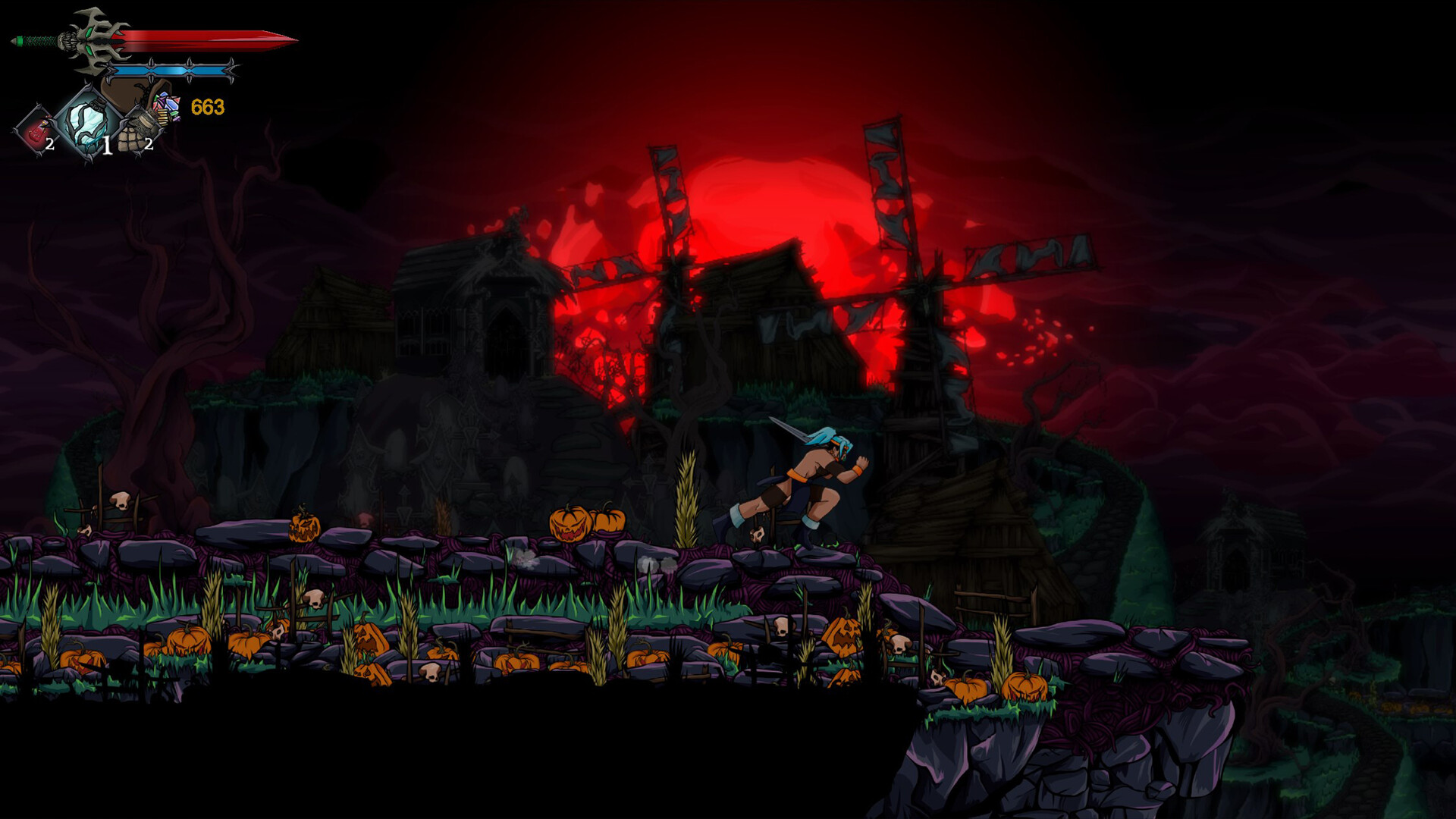The width and height of the screenshot is (1456, 819).
Task: Click the quantity 2 on the gauntlet slot
Action: click(149, 144)
